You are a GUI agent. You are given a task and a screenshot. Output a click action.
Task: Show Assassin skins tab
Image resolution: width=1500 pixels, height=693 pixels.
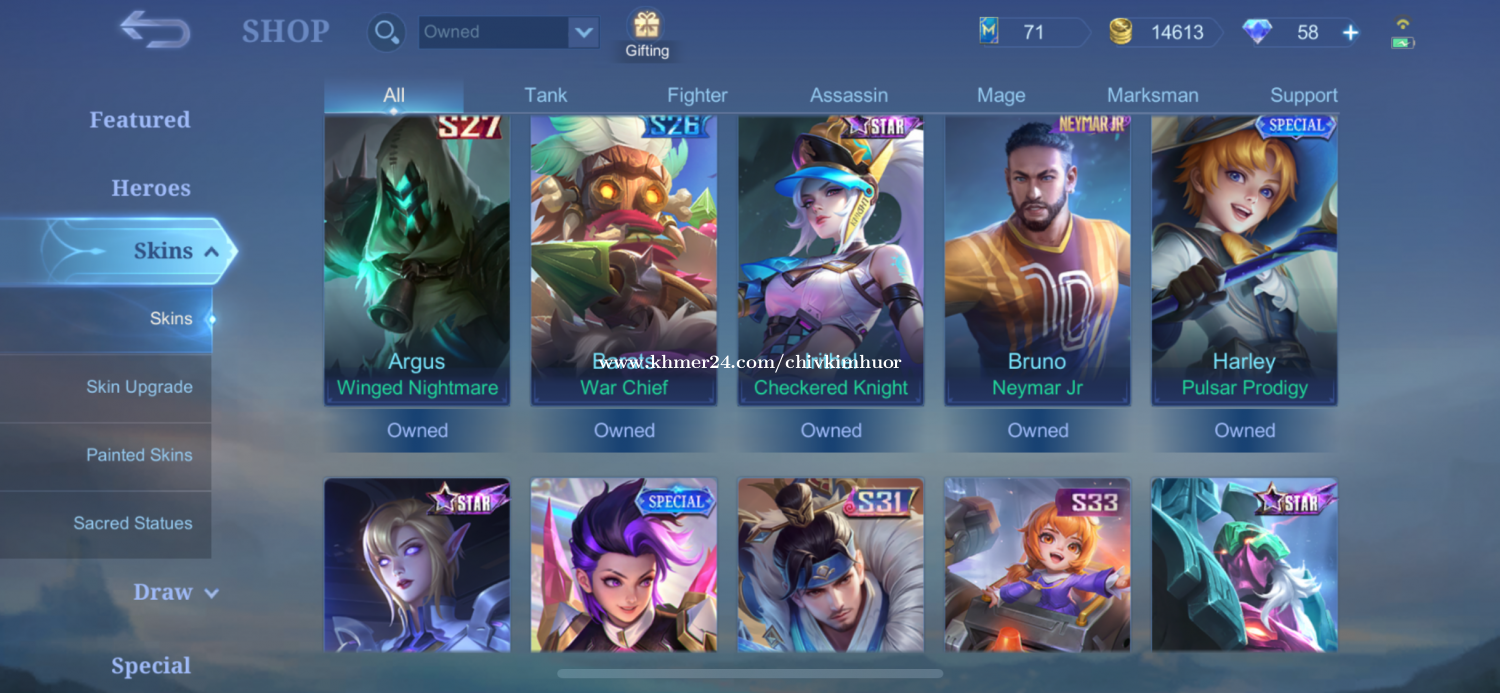coord(848,96)
